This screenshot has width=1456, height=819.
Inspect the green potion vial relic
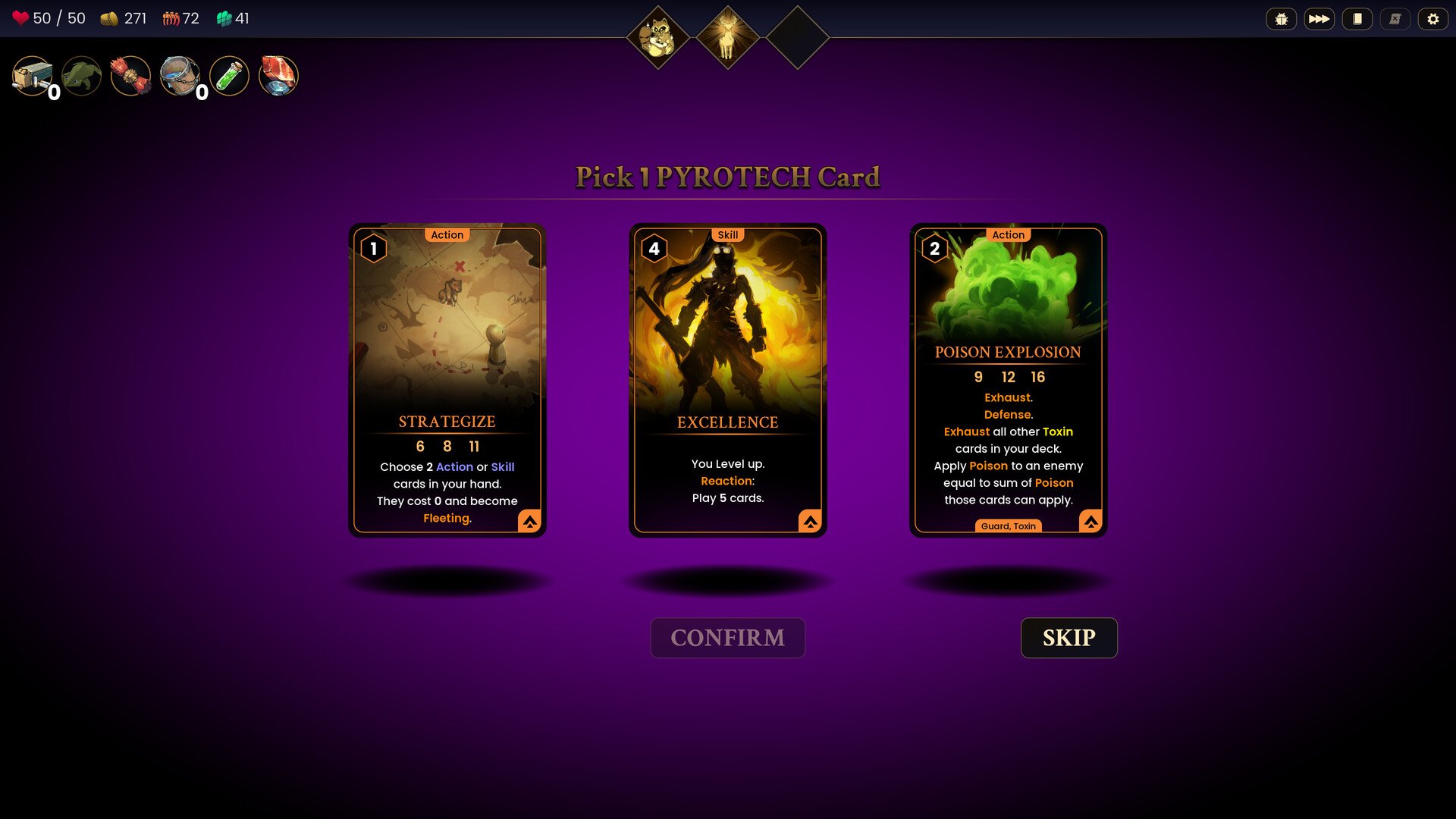tap(229, 76)
